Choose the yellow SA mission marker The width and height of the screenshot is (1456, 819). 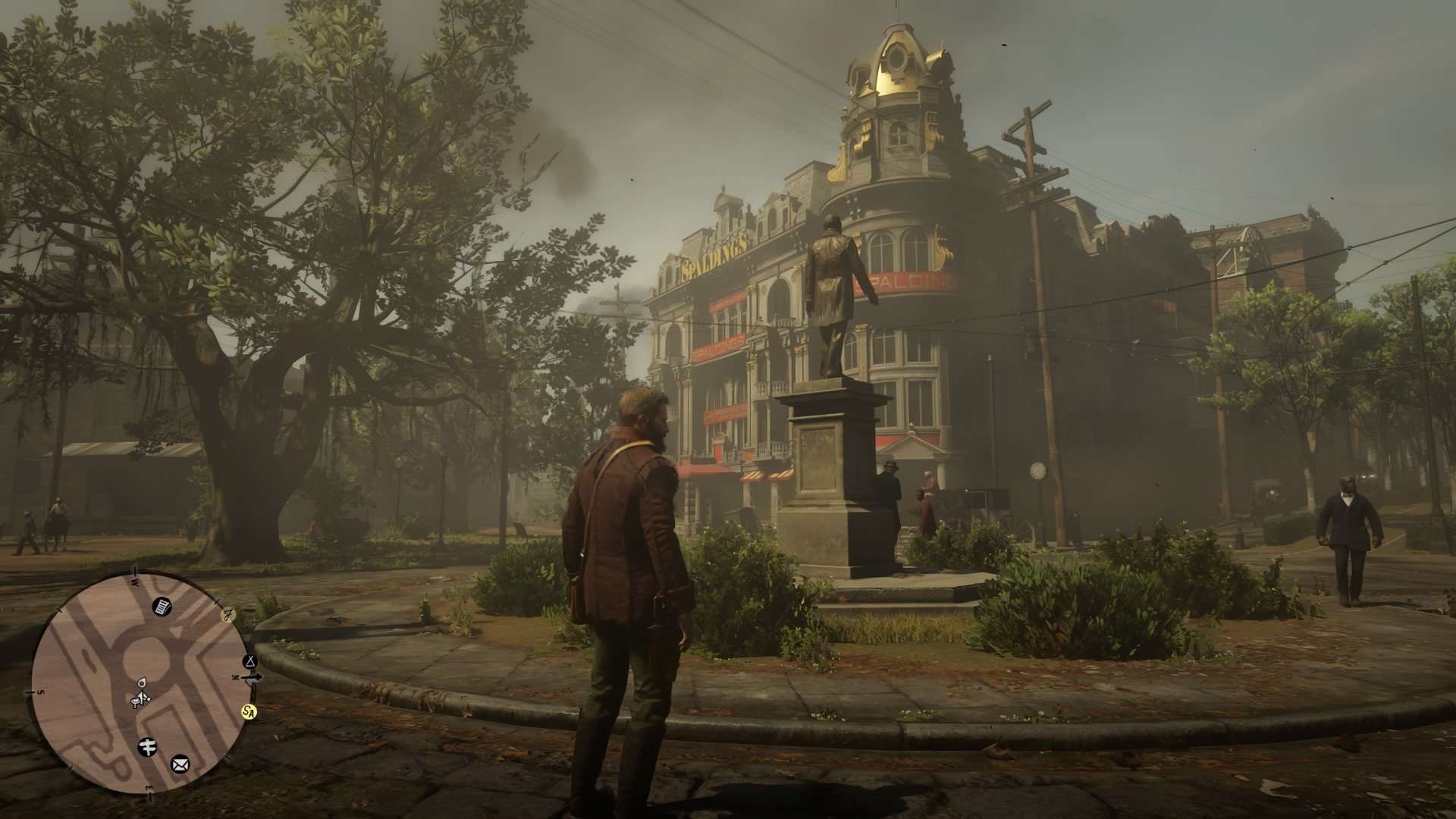[x=248, y=712]
